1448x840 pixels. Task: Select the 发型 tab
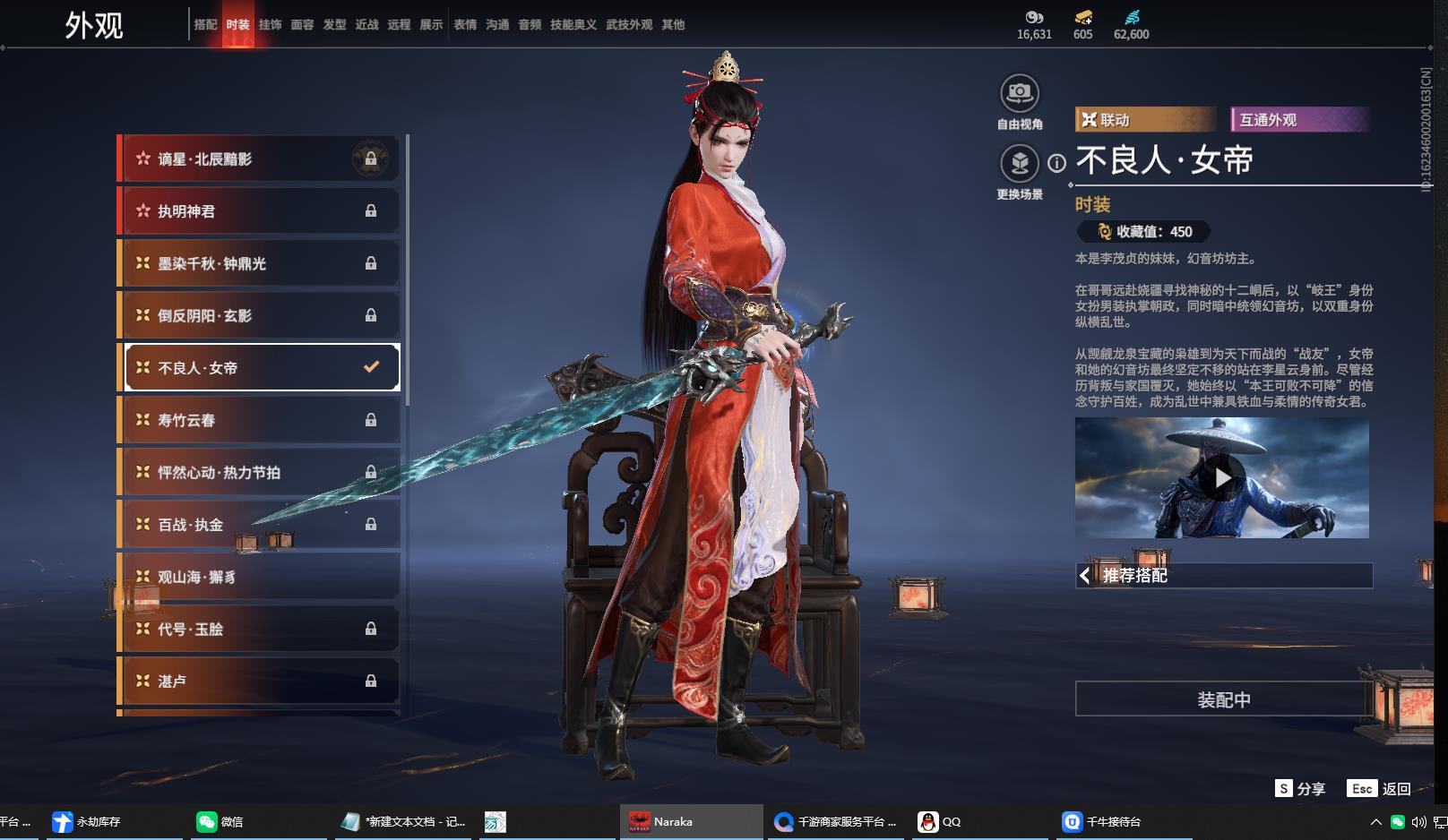point(334,25)
